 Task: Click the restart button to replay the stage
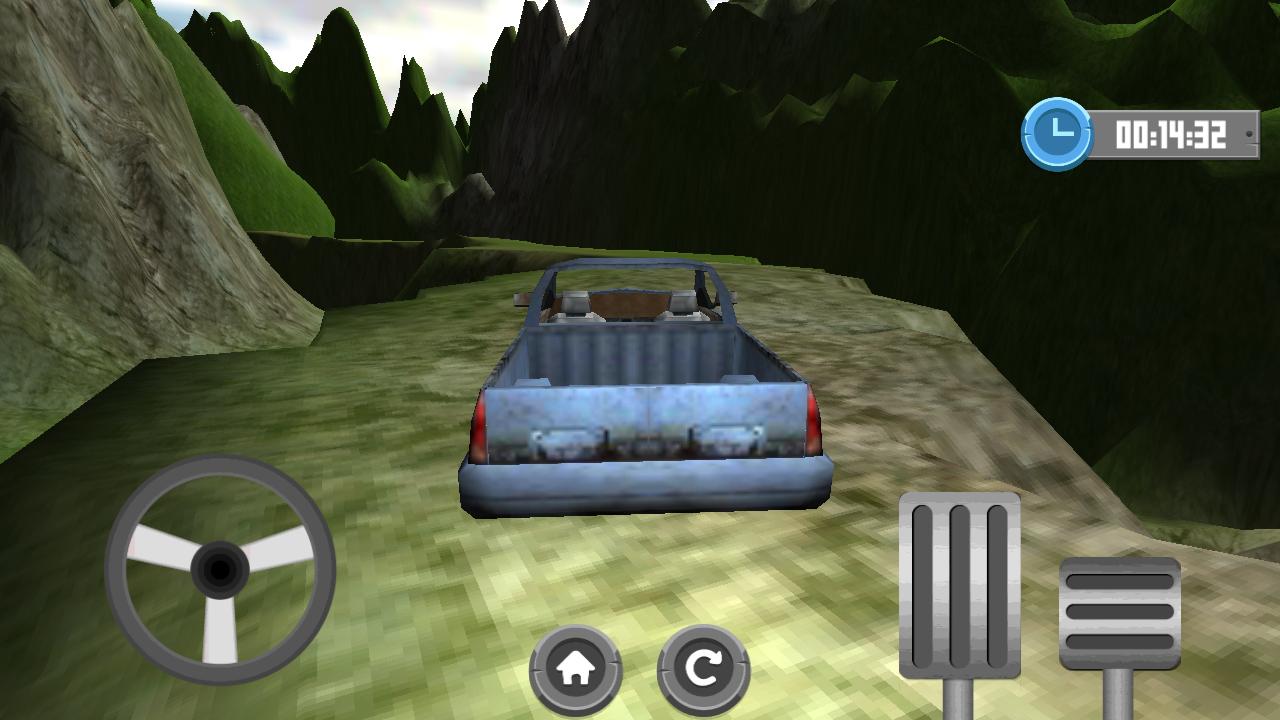[x=703, y=665]
